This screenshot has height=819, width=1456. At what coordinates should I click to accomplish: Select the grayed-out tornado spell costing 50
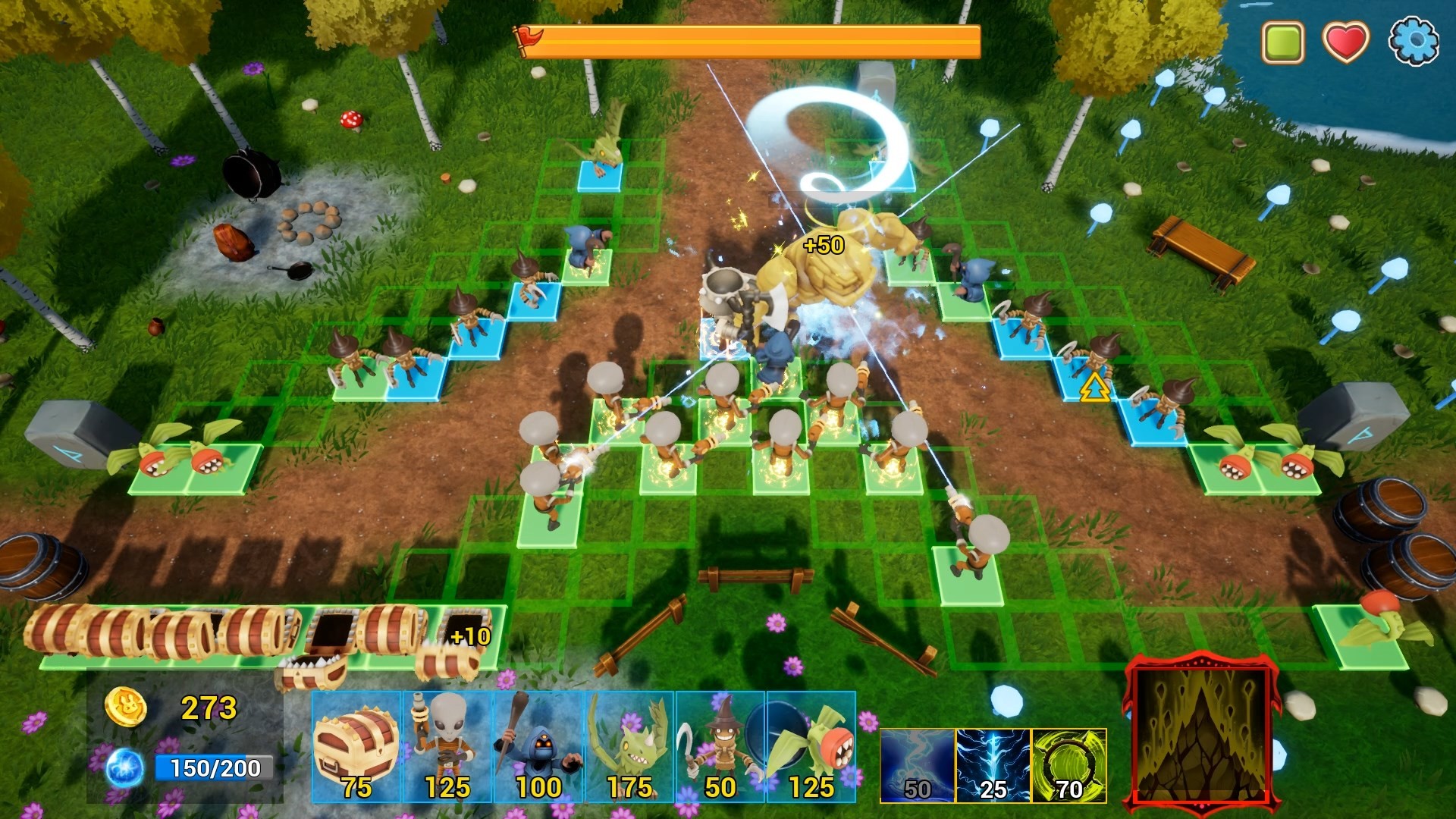coord(916,766)
